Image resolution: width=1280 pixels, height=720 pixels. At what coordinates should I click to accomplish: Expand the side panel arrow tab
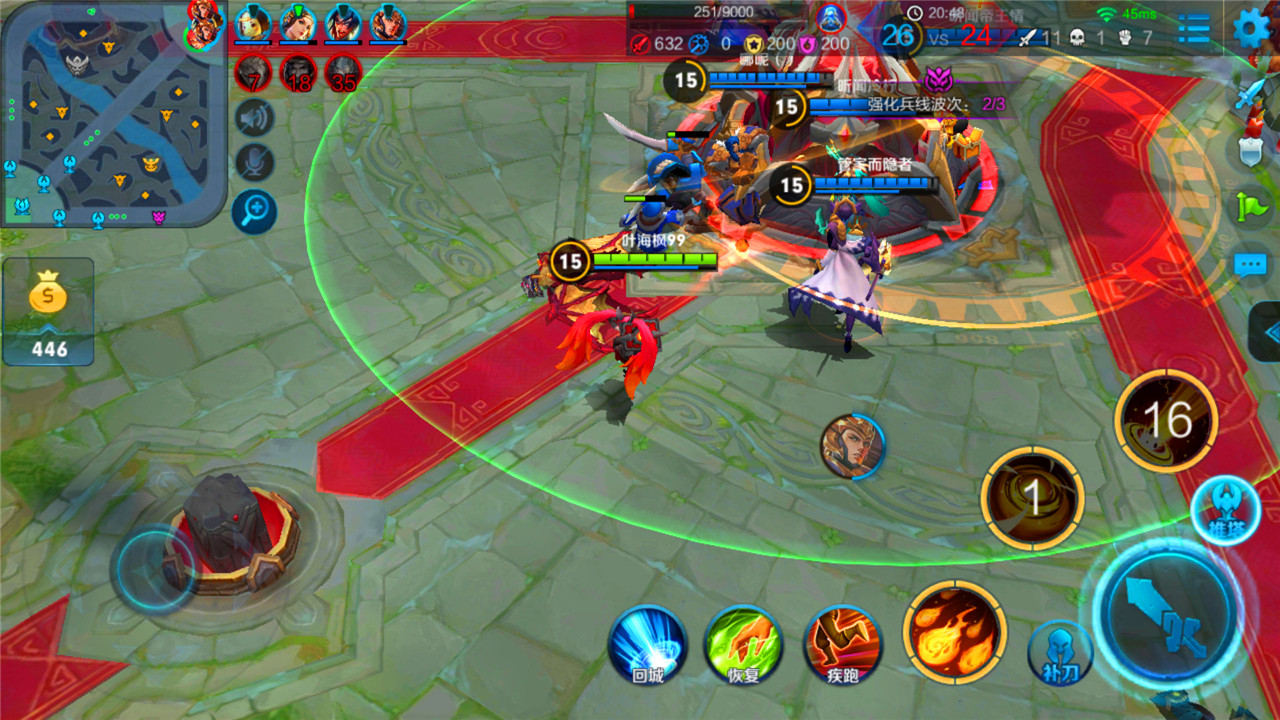coord(1266,332)
